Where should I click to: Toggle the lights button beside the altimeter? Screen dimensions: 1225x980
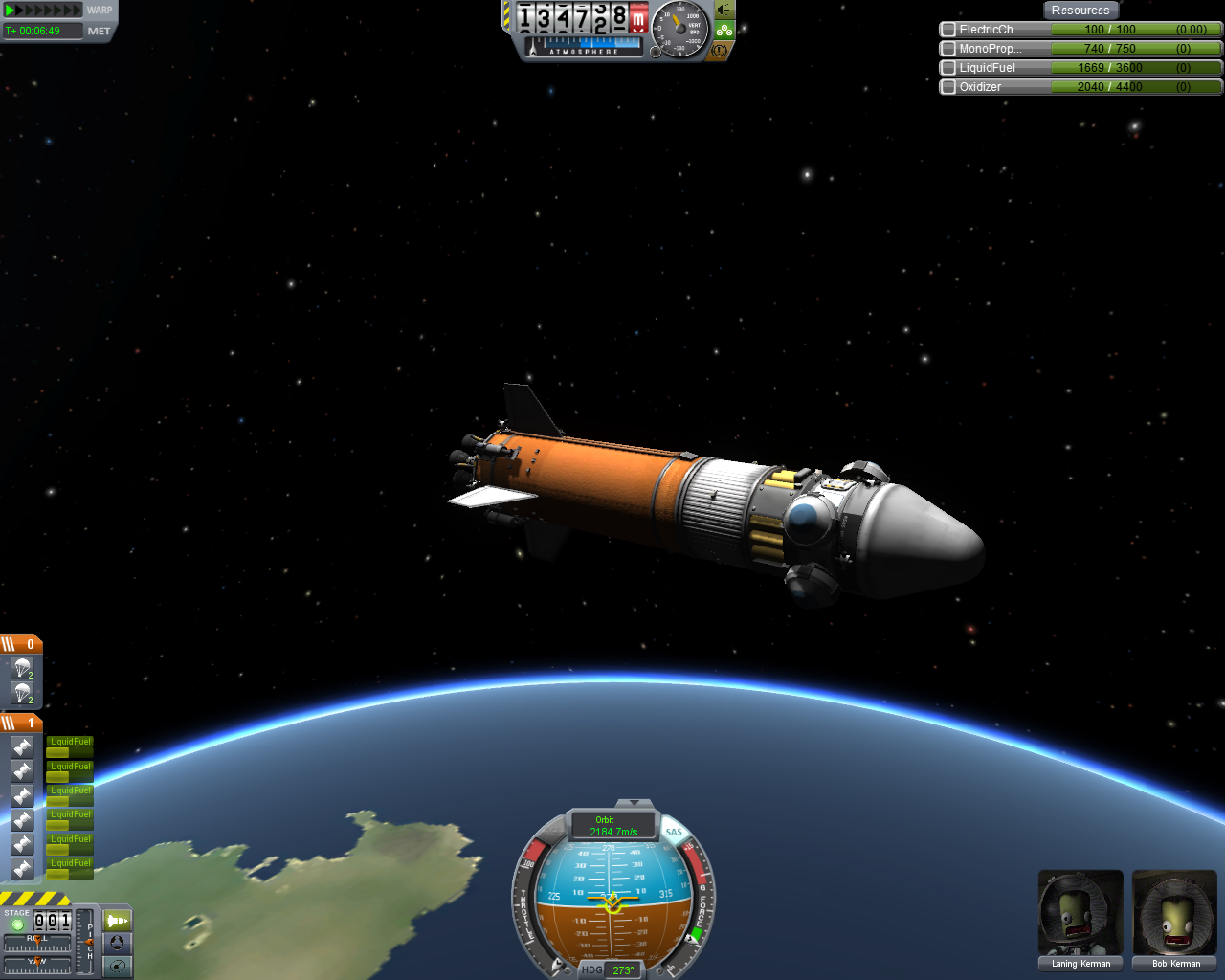724,11
